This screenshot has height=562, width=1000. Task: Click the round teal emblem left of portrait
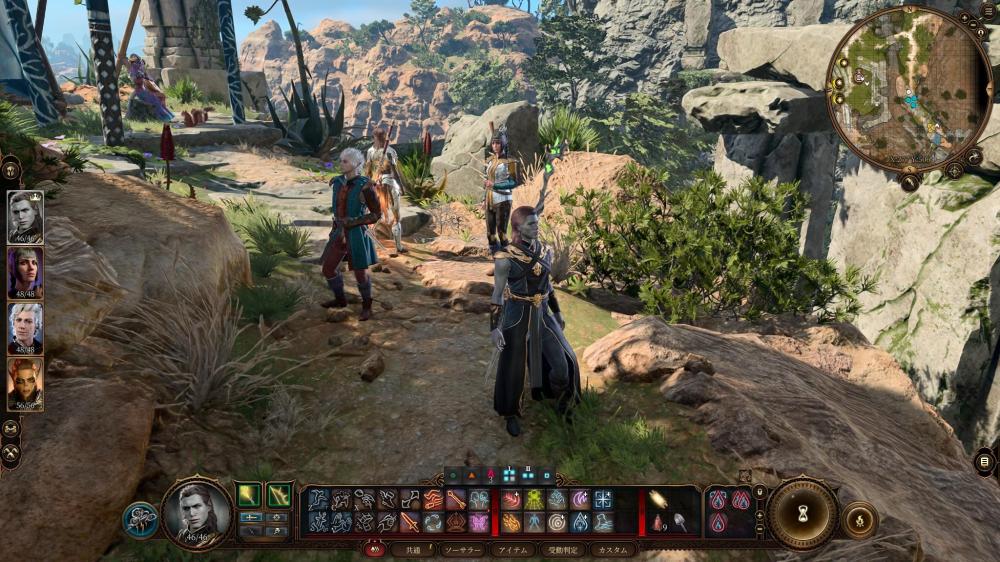coord(140,519)
